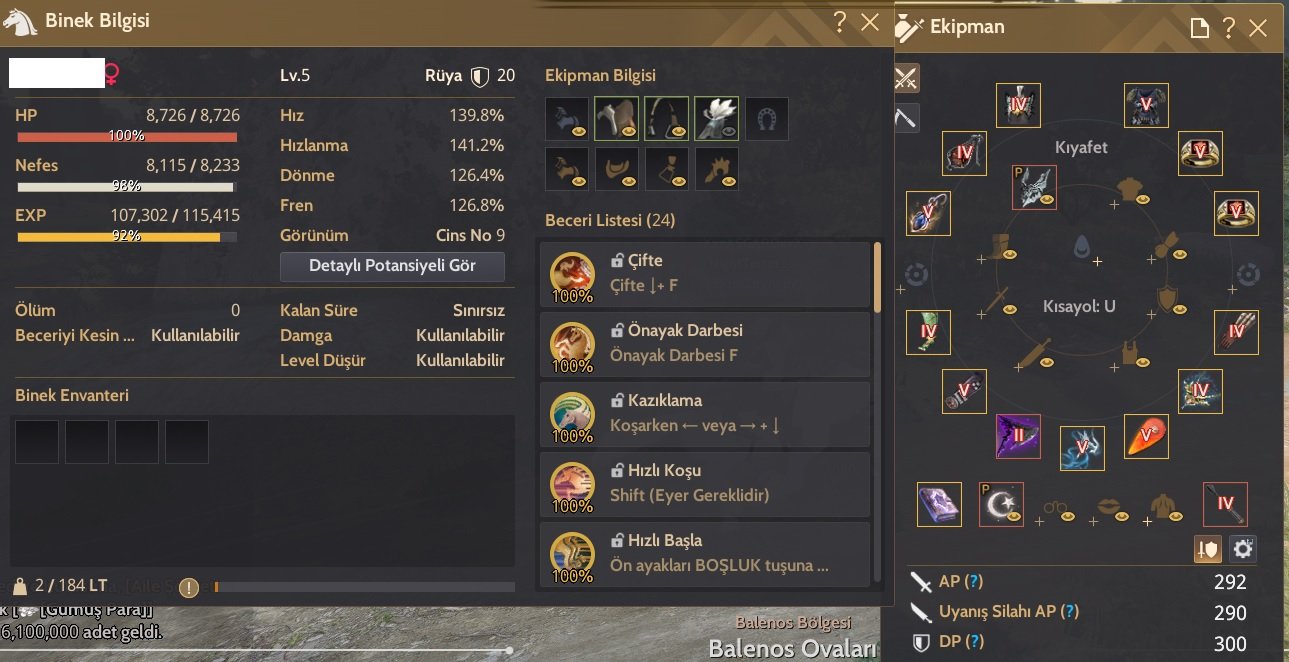The width and height of the screenshot is (1289, 662).
Task: Select the Çifte skill row
Action: pos(705,274)
